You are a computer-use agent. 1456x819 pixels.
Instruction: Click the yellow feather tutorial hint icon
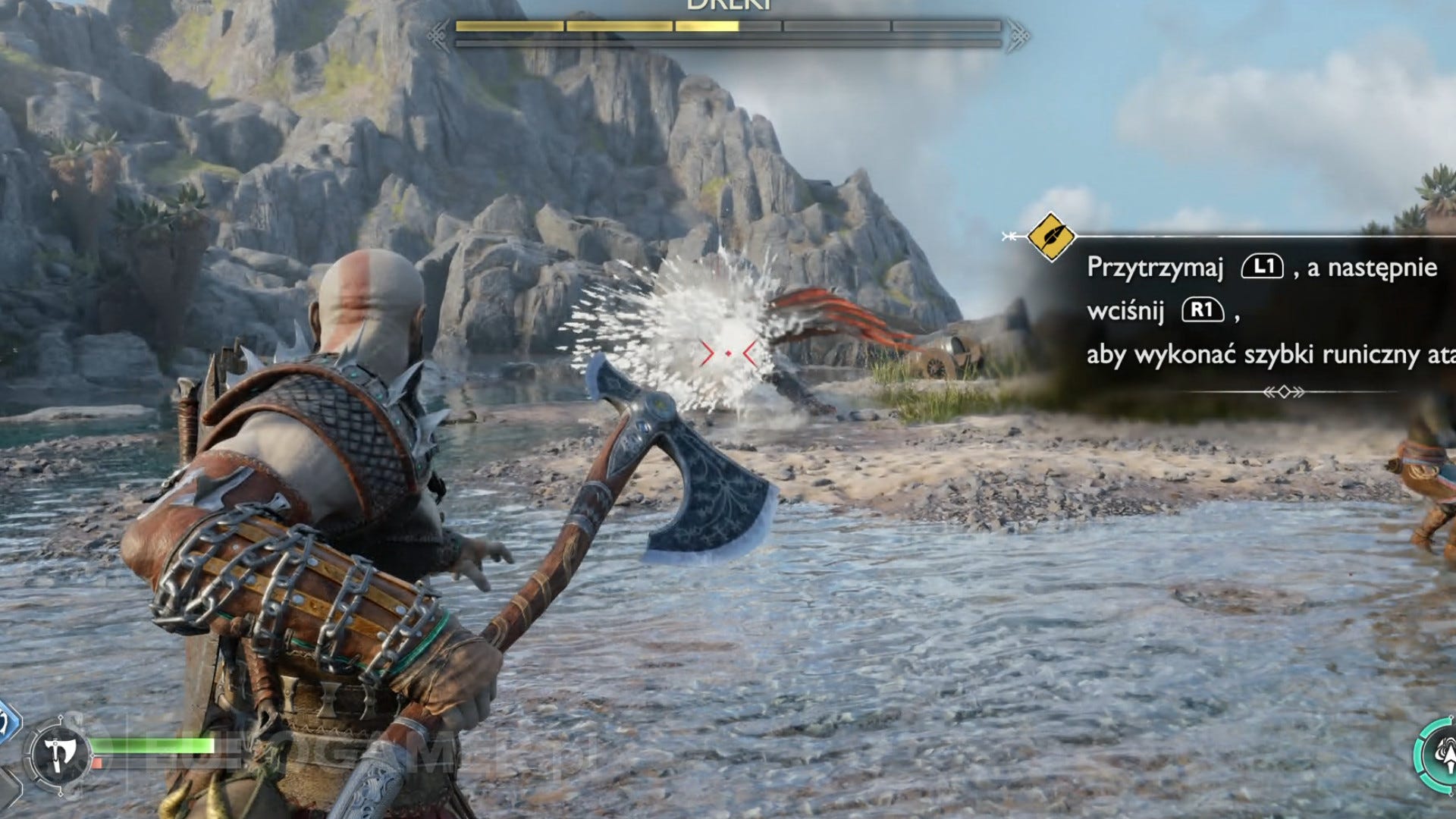click(x=1050, y=237)
